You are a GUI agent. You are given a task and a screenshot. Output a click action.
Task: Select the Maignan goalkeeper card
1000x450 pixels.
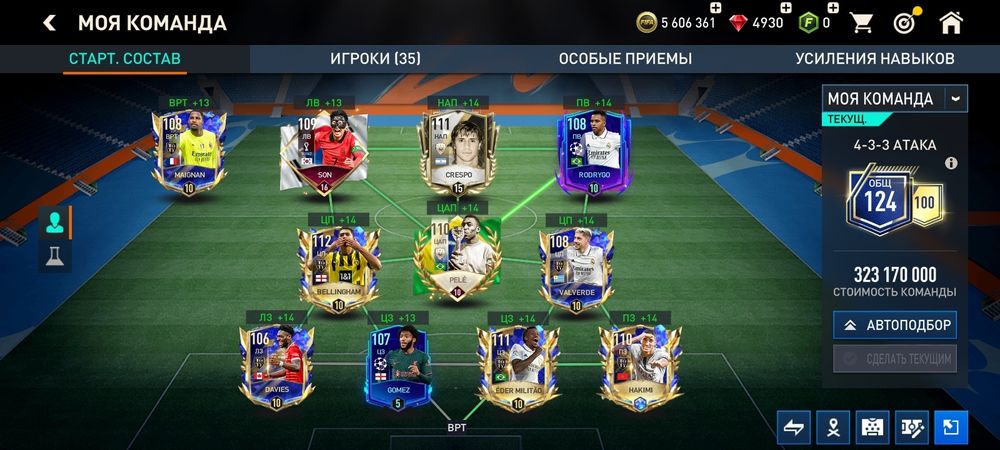point(189,150)
